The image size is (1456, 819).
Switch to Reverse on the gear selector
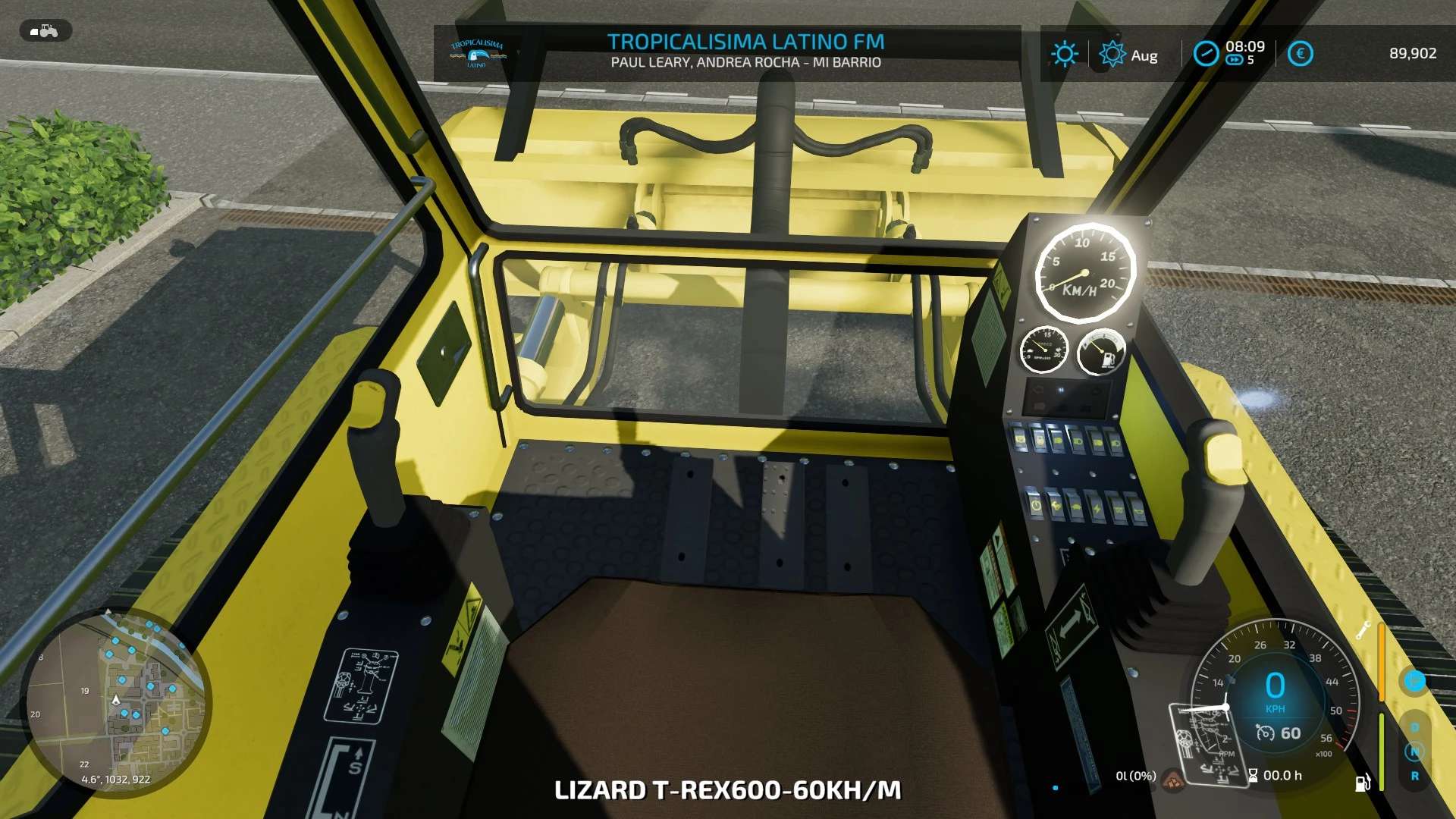[1414, 776]
